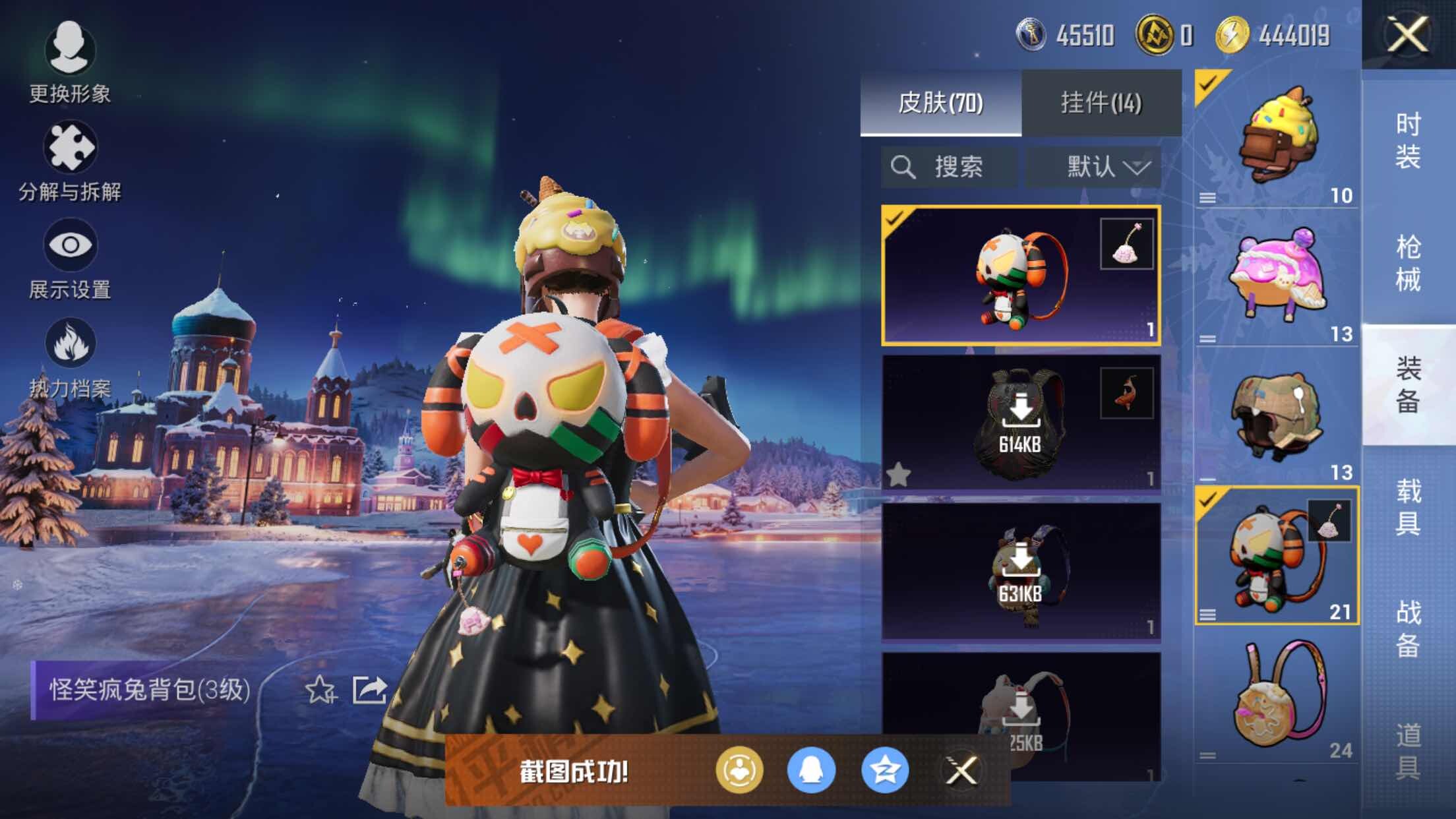
Task: Dismiss the 截图成功 screenshot banner
Action: 961,770
